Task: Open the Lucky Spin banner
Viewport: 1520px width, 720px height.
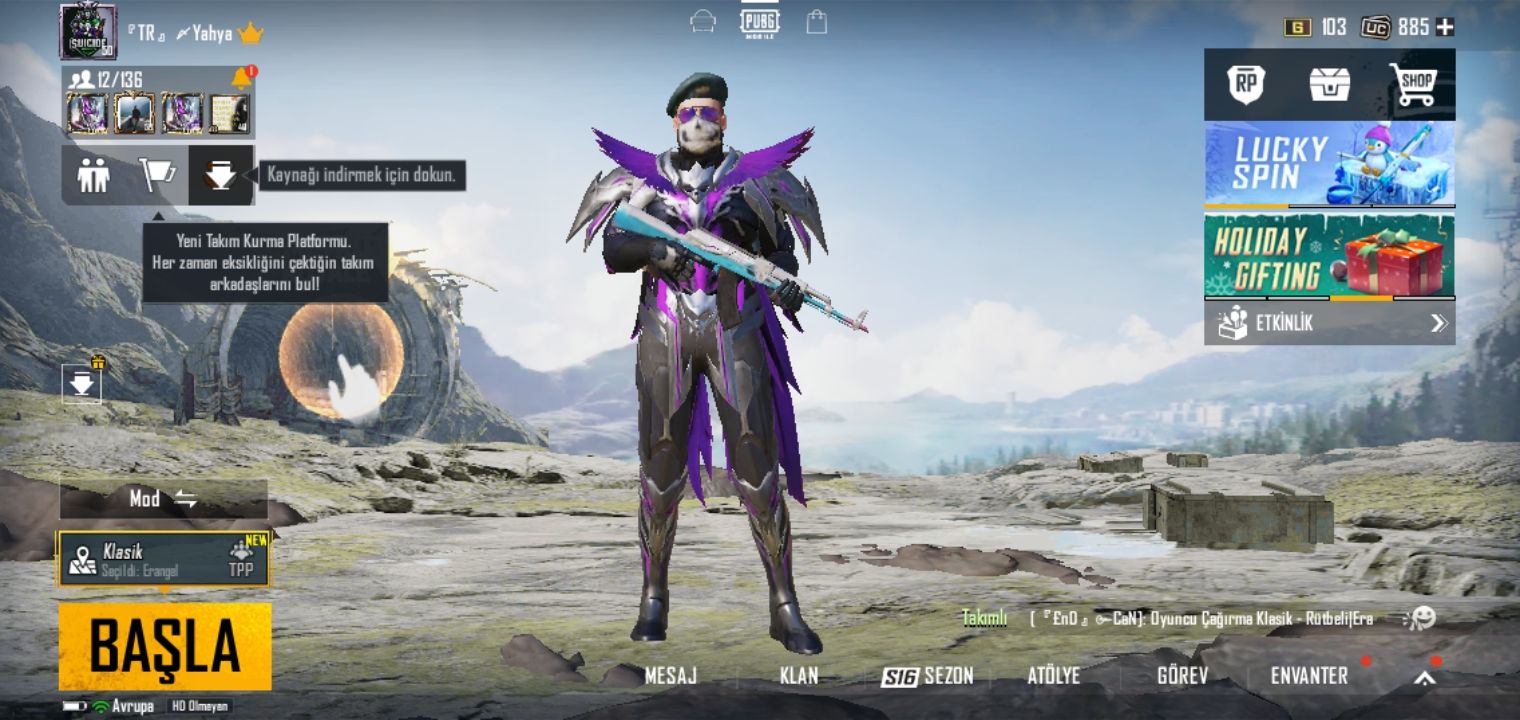Action: pyautogui.click(x=1329, y=163)
